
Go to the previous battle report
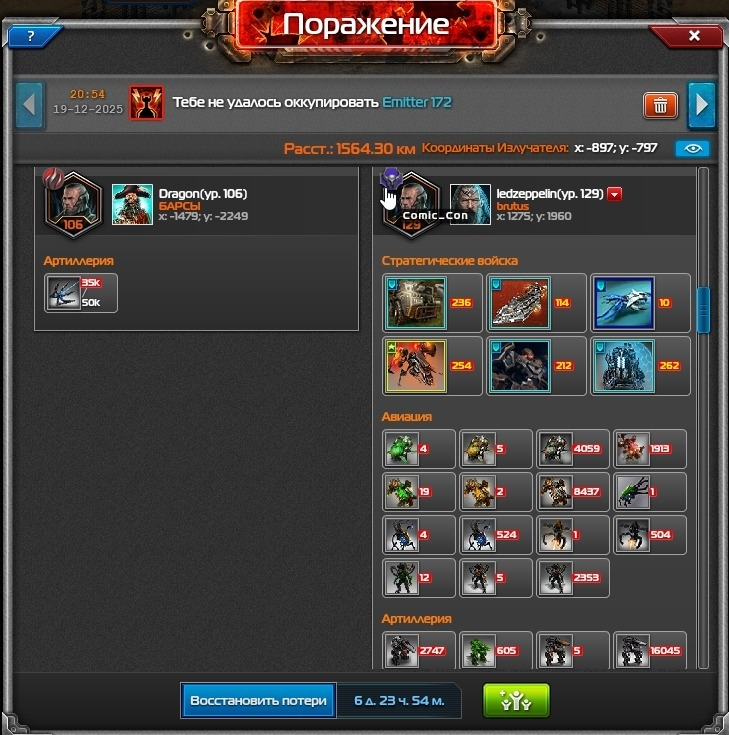(30, 104)
